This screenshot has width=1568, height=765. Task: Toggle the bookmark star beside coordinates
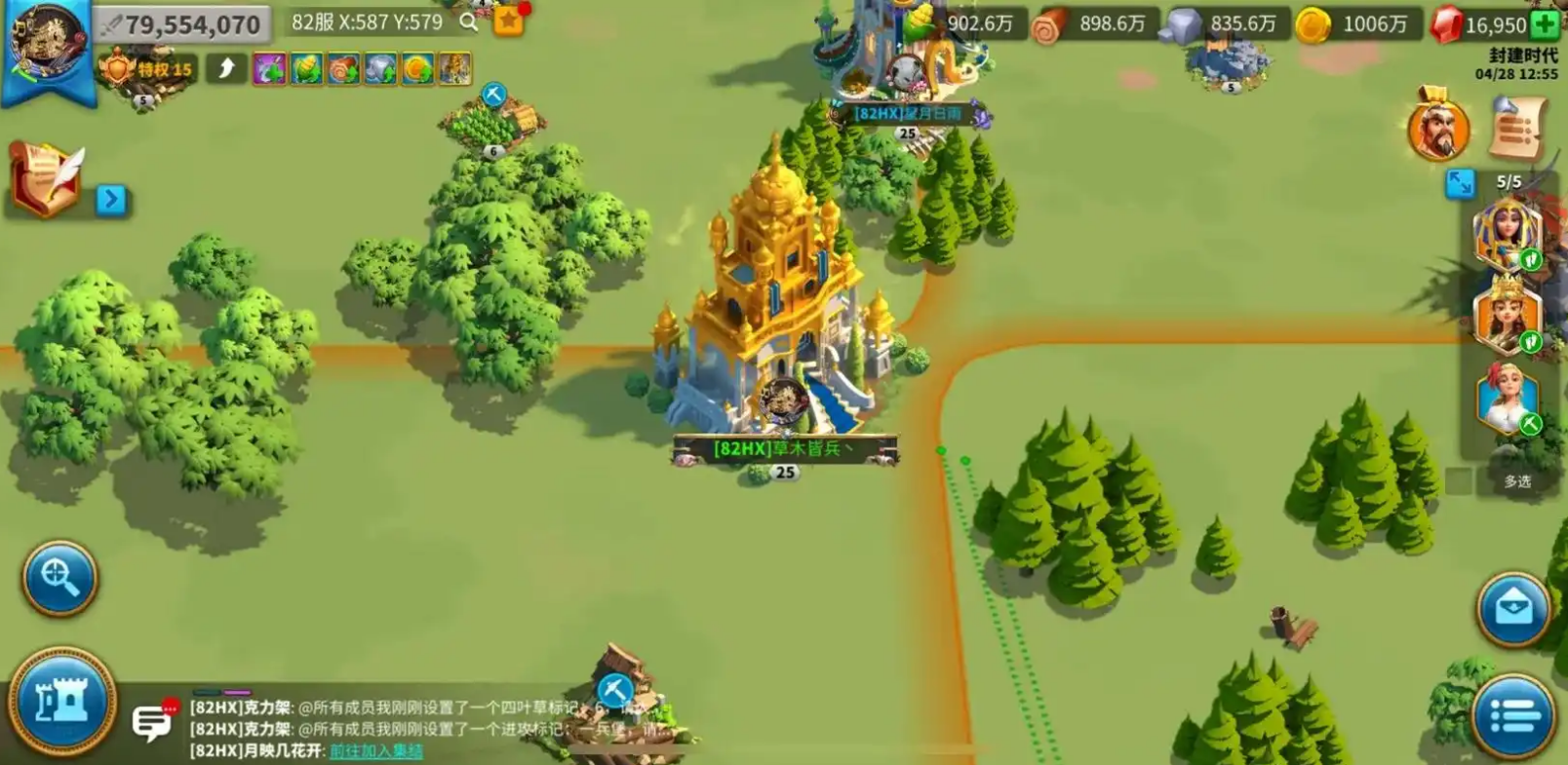click(508, 21)
